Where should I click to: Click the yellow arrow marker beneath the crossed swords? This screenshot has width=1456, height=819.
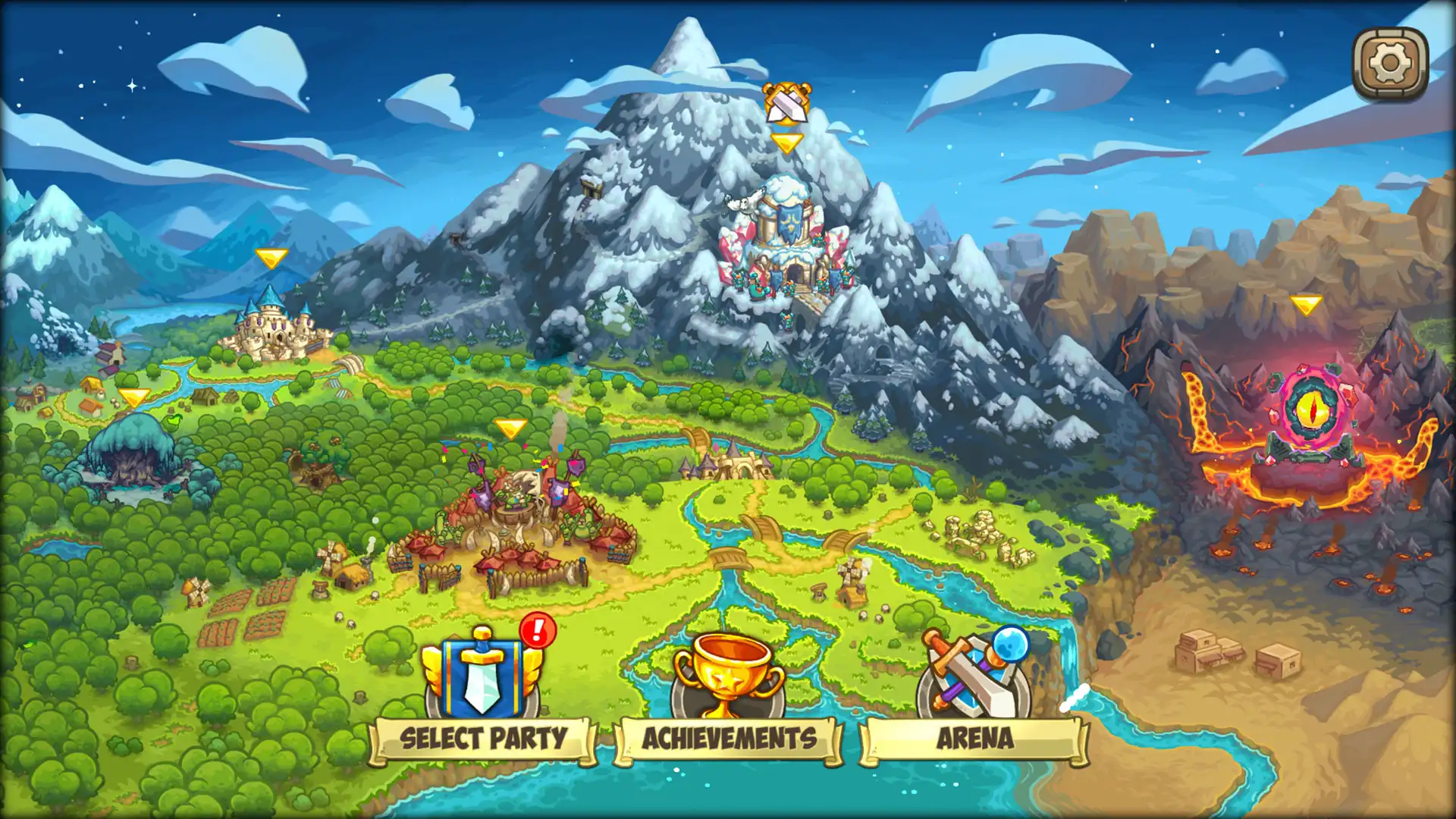pyautogui.click(x=789, y=141)
